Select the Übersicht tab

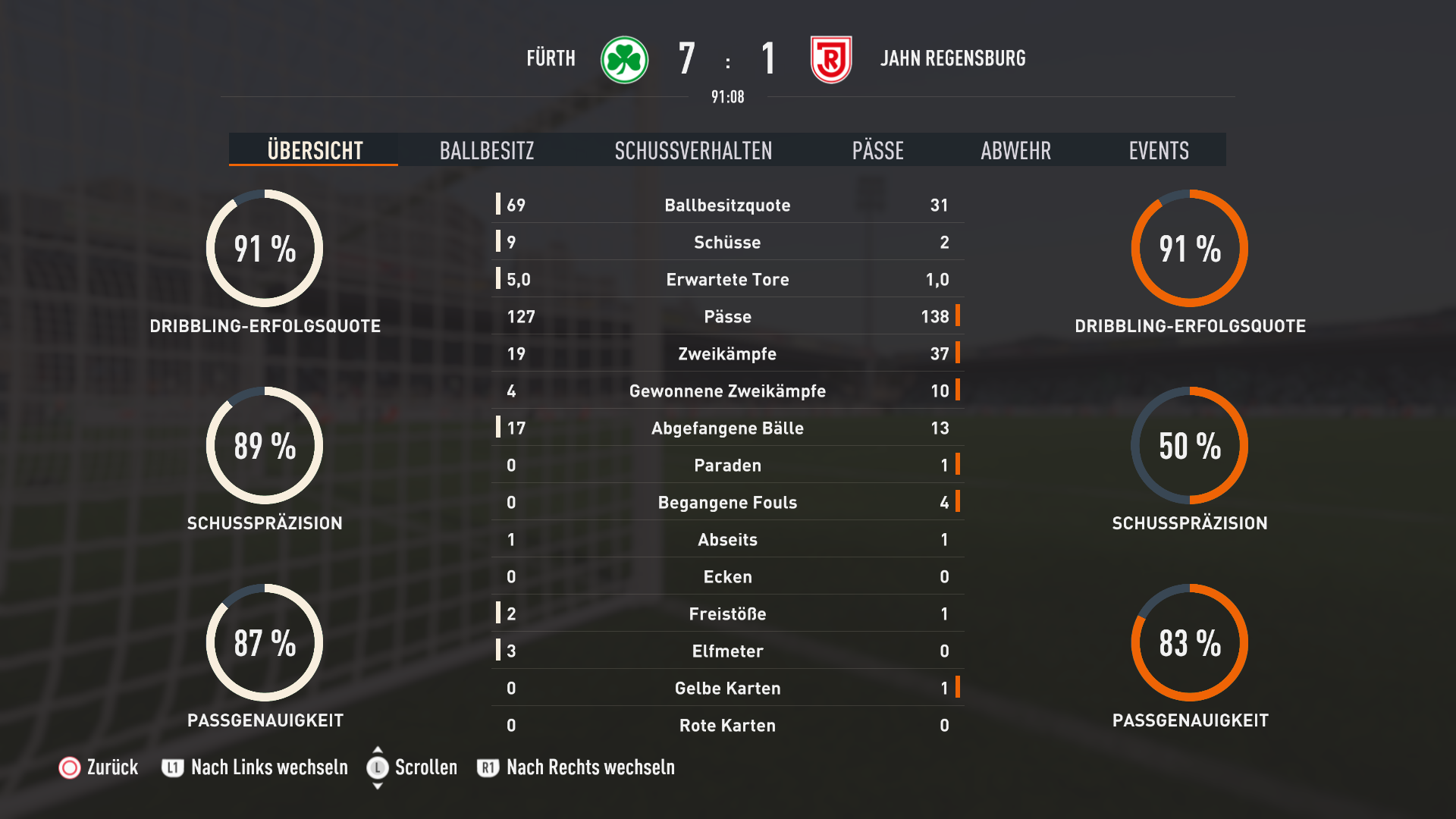[x=315, y=150]
